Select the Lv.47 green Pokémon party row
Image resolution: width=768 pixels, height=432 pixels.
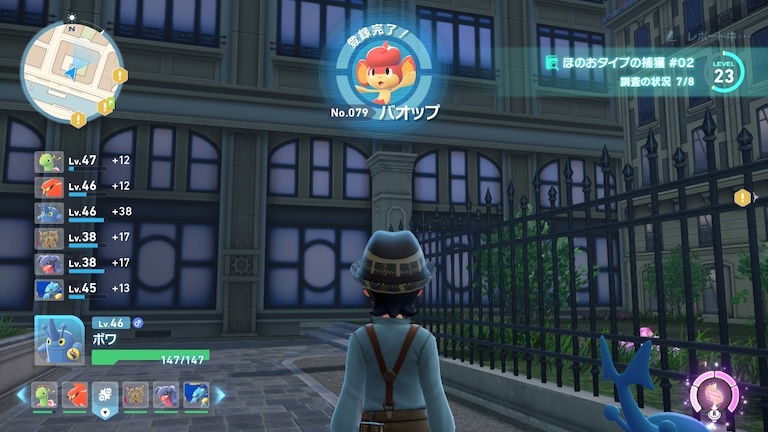[x=85, y=160]
